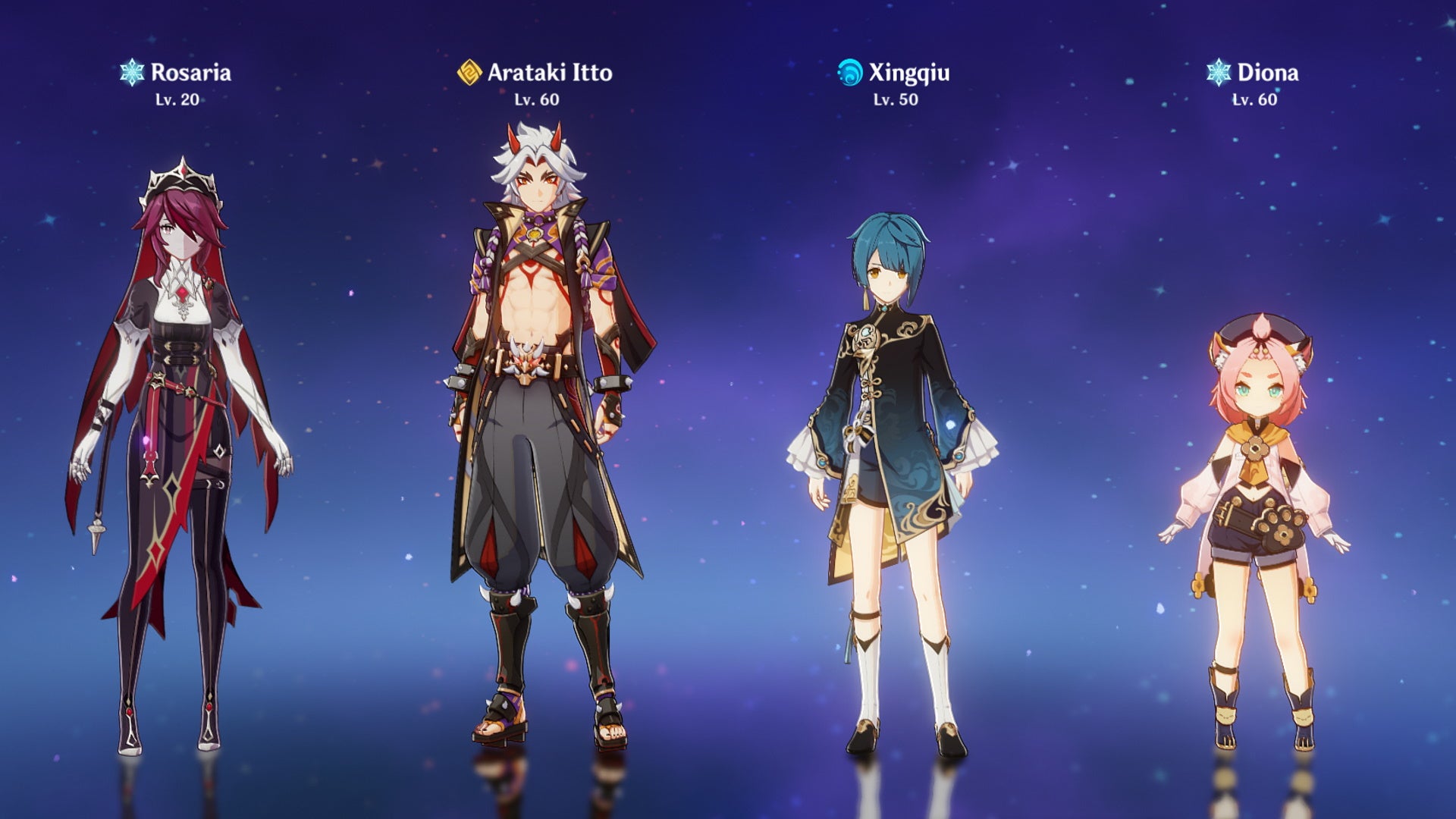Select the snowflake symbol above Rosaria's level
This screenshot has width=1456, height=819.
tap(131, 73)
